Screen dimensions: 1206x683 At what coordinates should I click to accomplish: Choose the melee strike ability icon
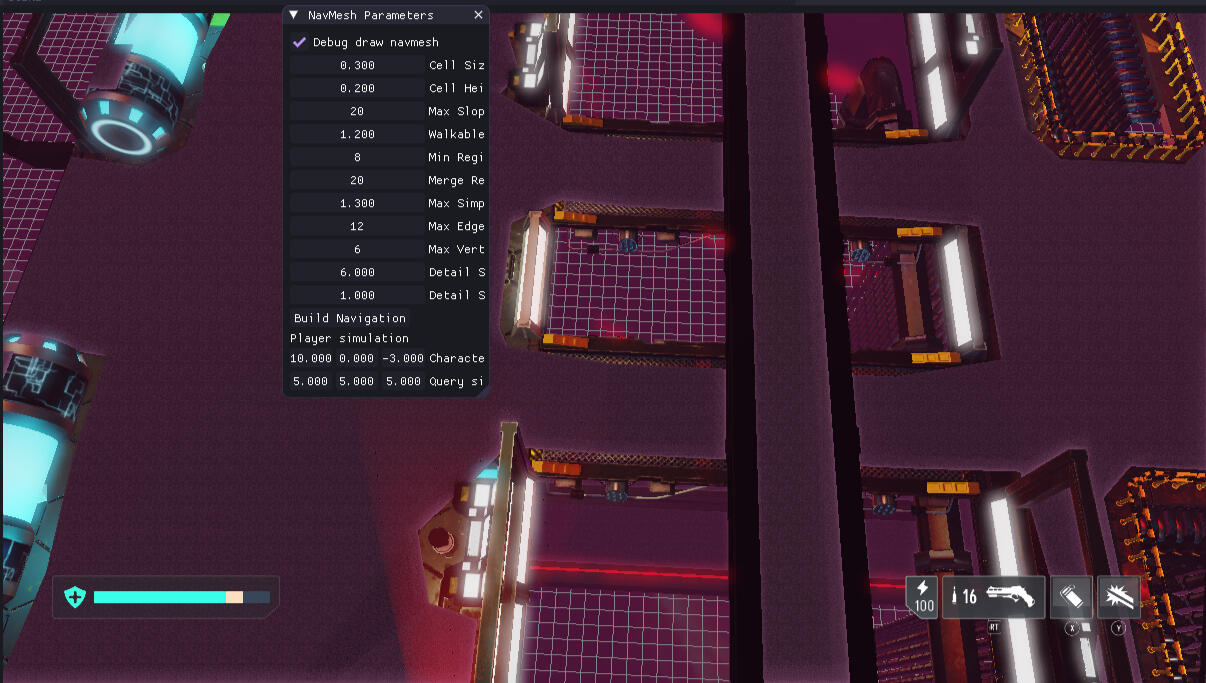coord(1118,597)
